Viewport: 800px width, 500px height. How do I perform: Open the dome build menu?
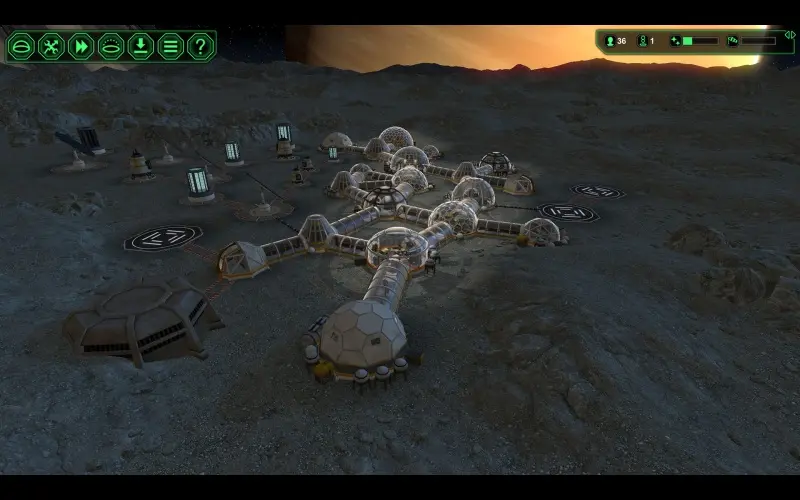click(x=22, y=46)
